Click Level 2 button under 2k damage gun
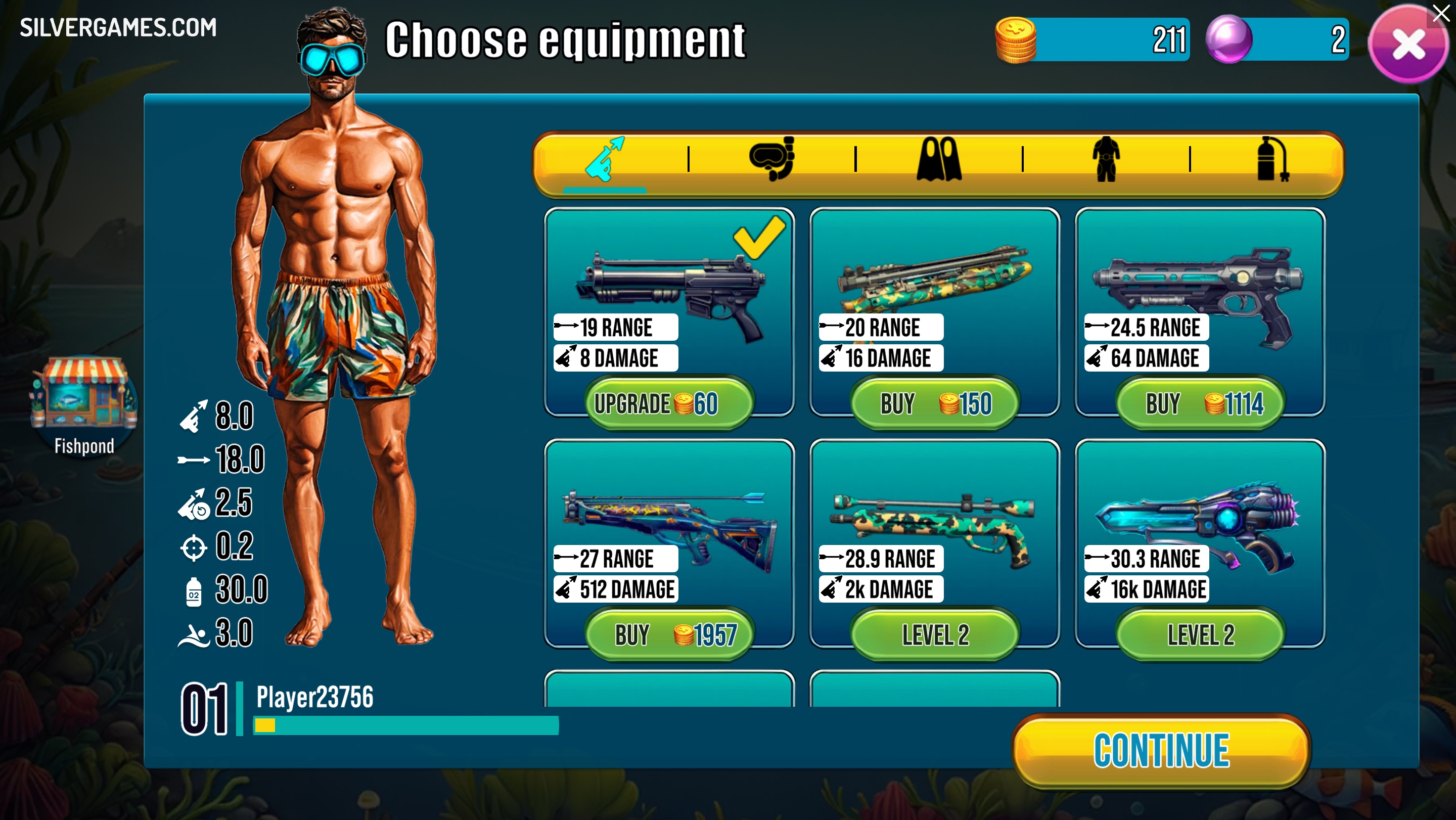 935,635
